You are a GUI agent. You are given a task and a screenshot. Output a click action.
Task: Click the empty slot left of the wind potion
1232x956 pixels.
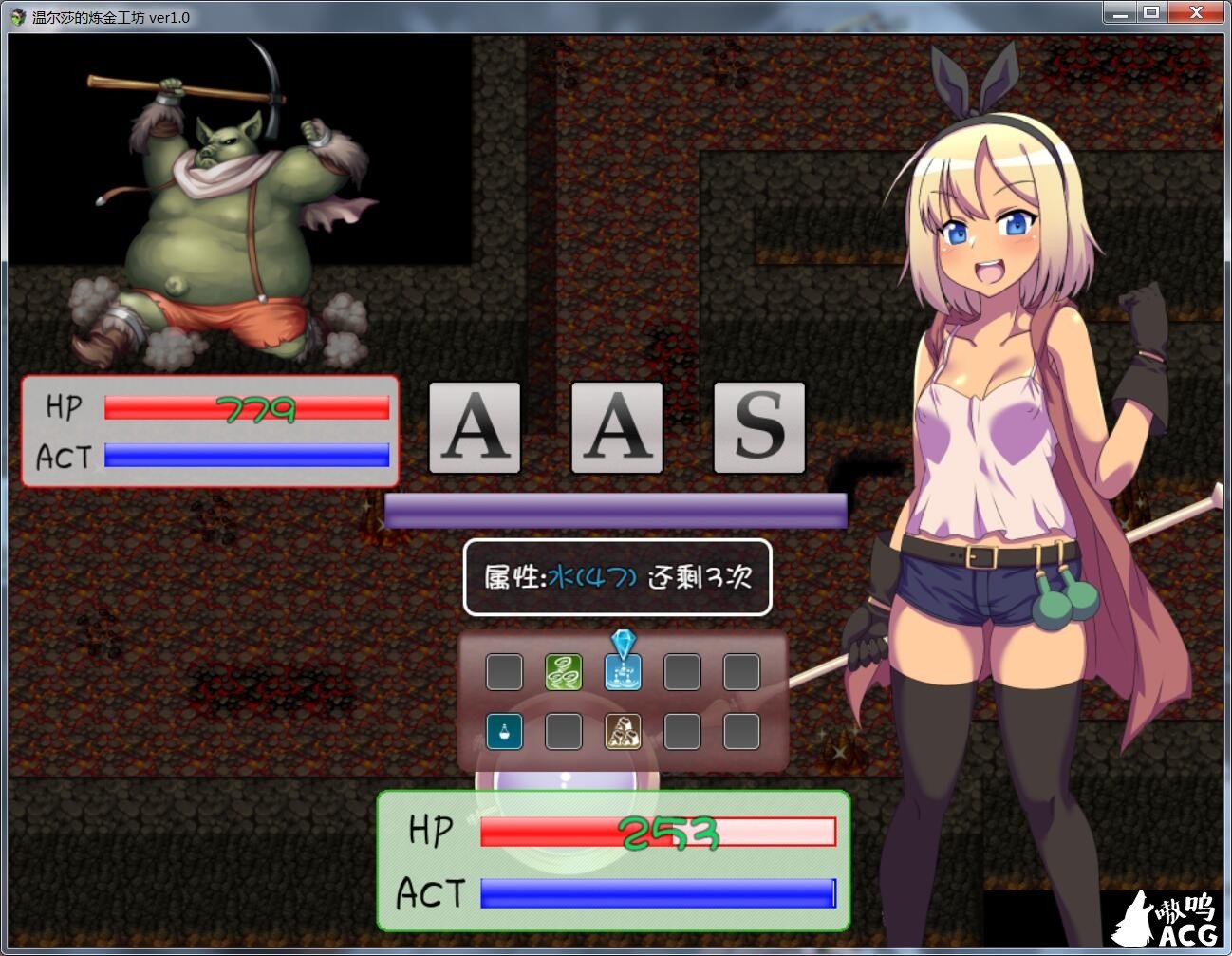tap(504, 670)
